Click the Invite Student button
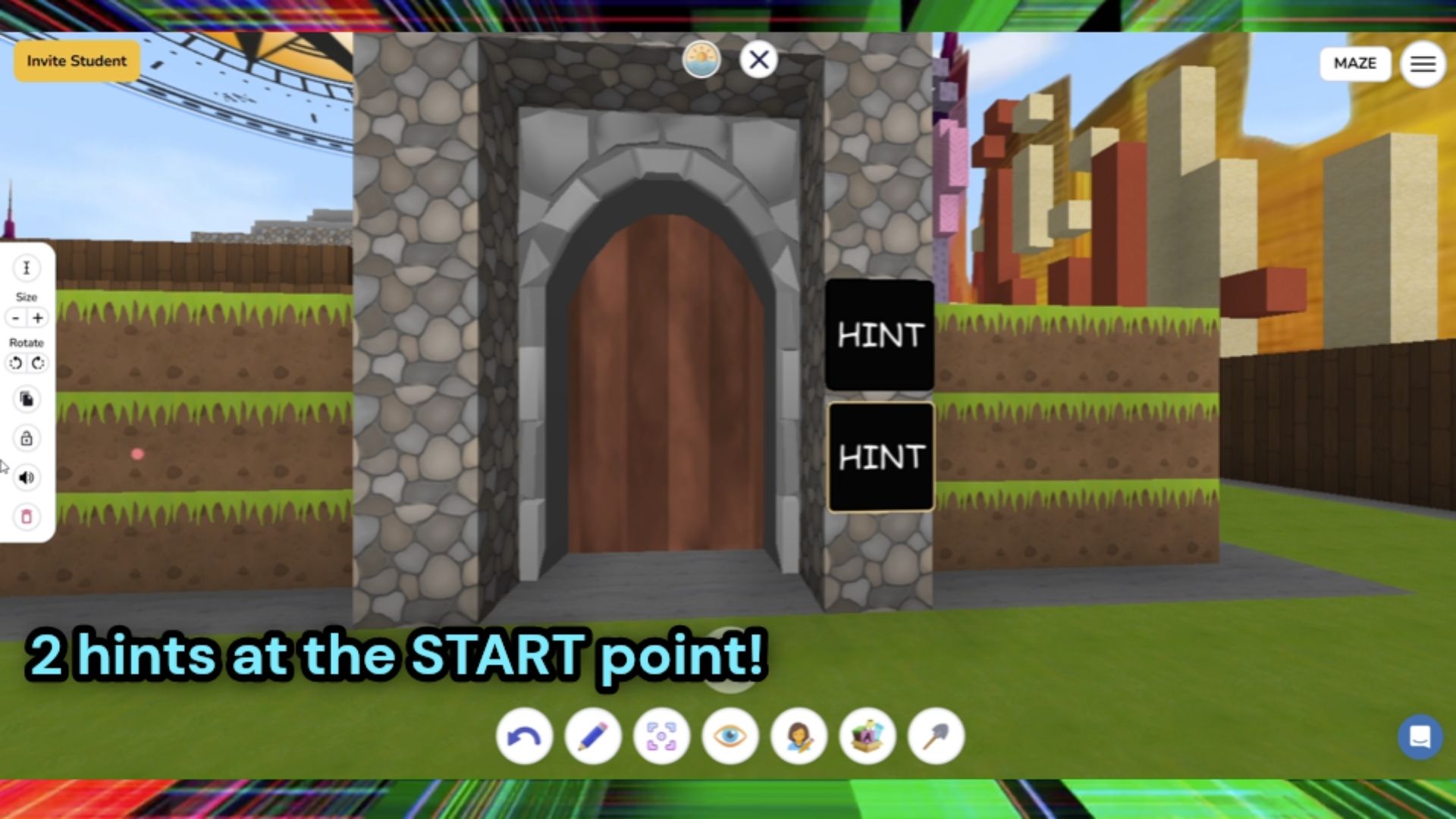This screenshot has height=819, width=1456. [x=76, y=61]
